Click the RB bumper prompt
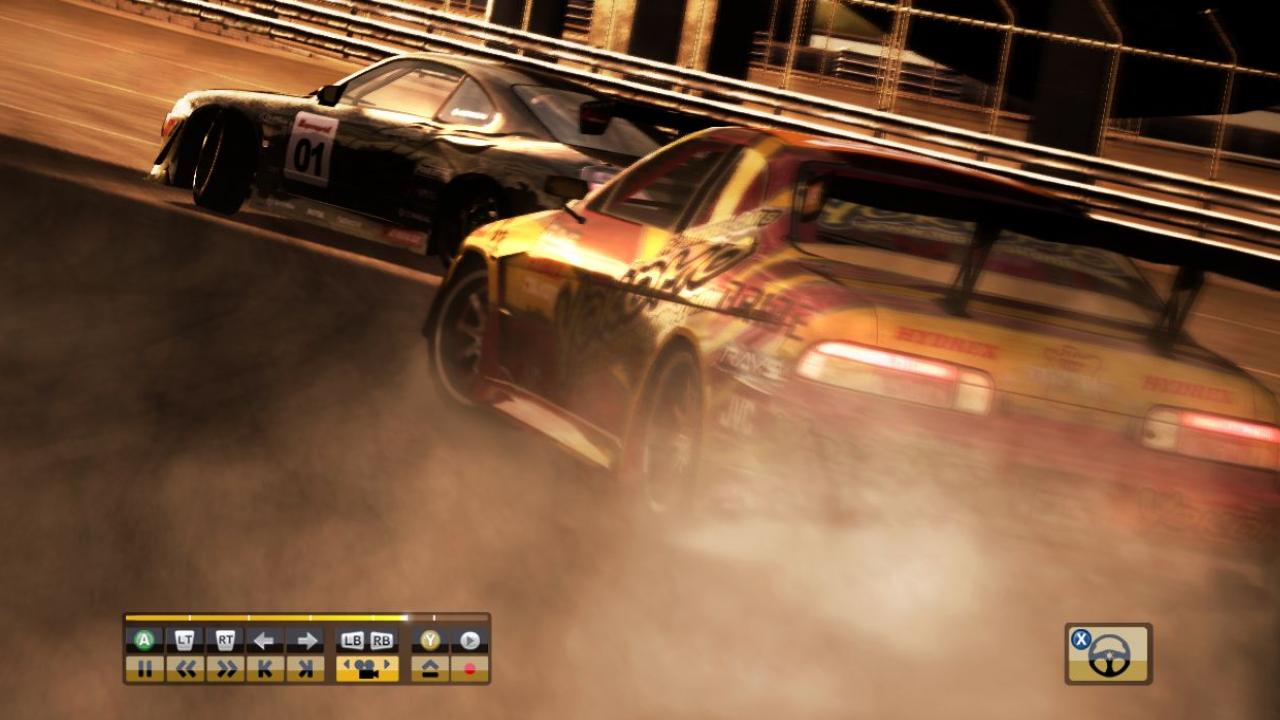1280x720 pixels. pyautogui.click(x=381, y=640)
